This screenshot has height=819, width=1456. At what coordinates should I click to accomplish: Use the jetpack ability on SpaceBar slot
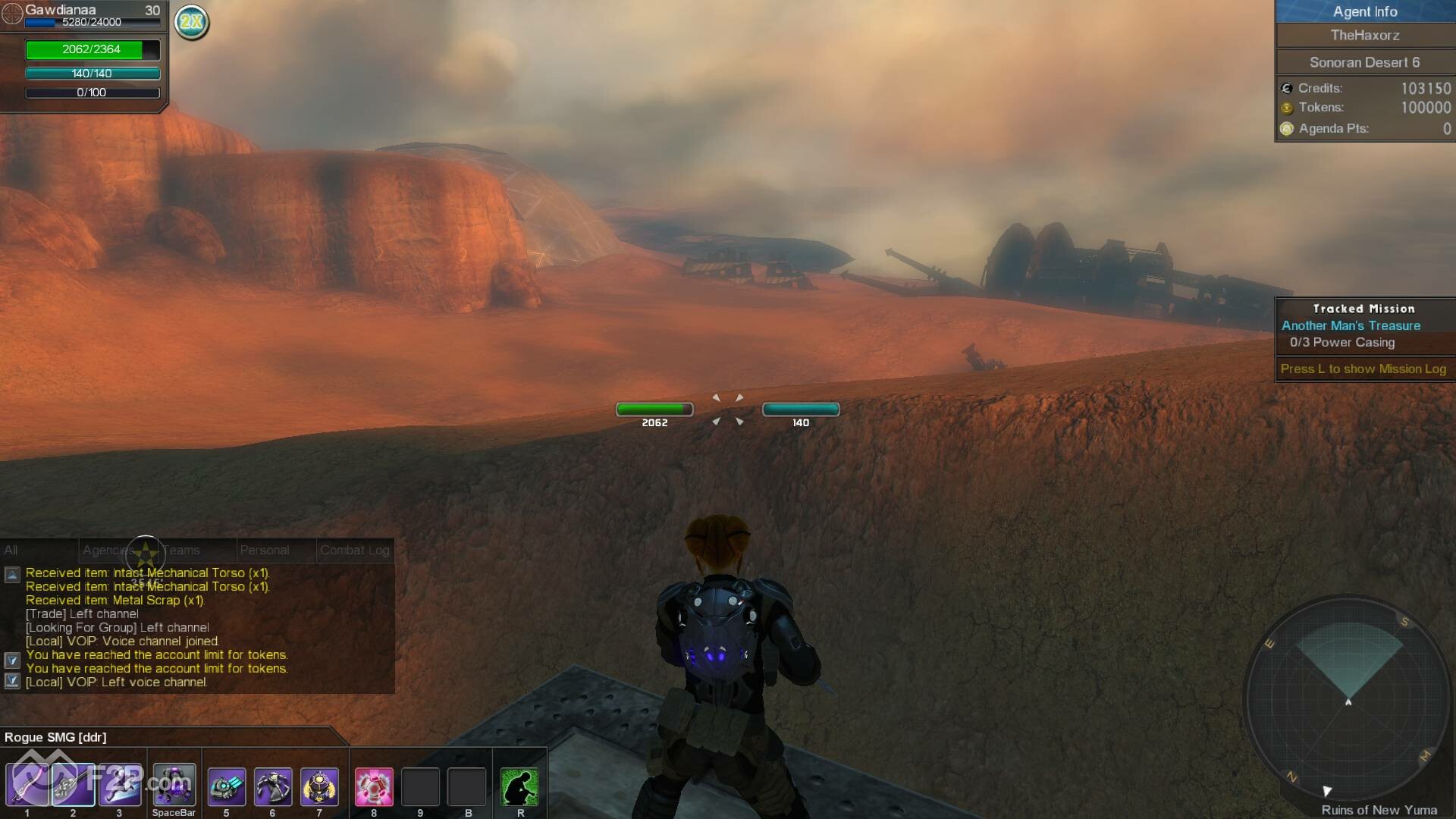(x=174, y=785)
